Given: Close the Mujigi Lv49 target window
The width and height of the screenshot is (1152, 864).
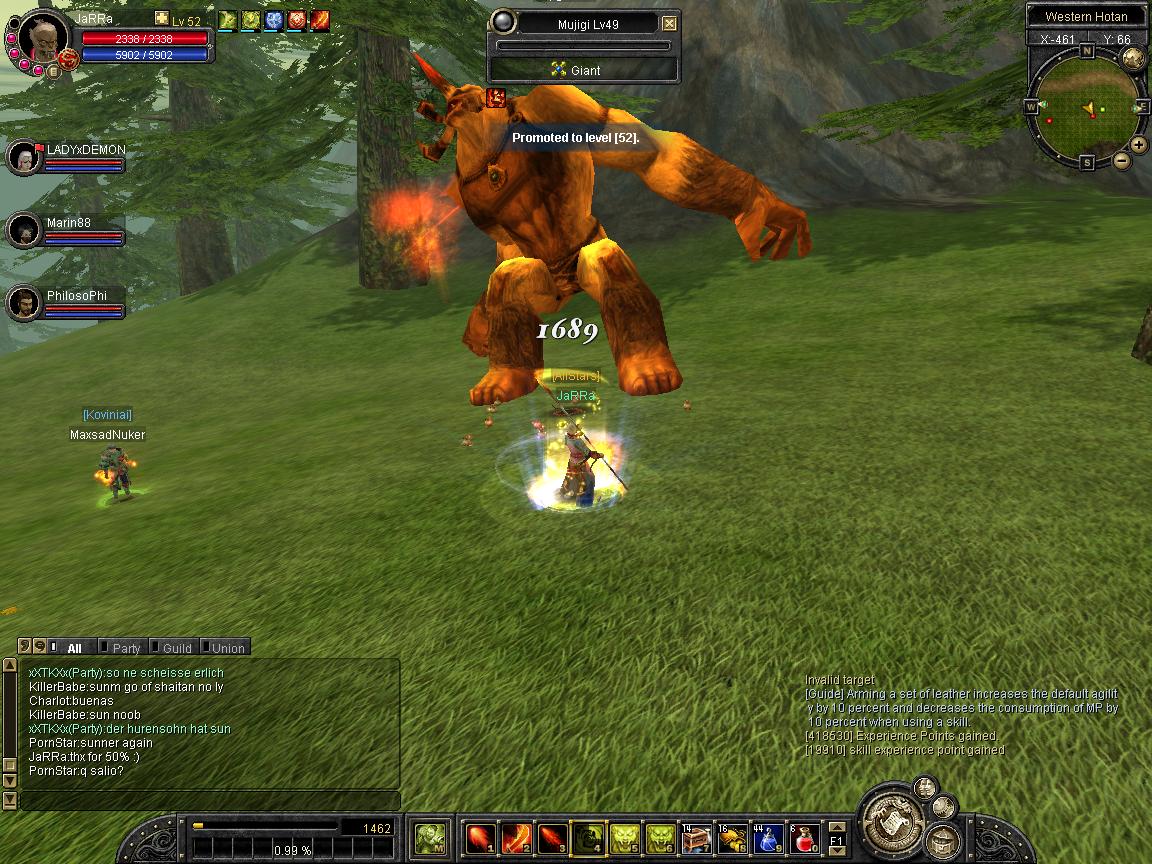Looking at the screenshot, I should point(670,24).
